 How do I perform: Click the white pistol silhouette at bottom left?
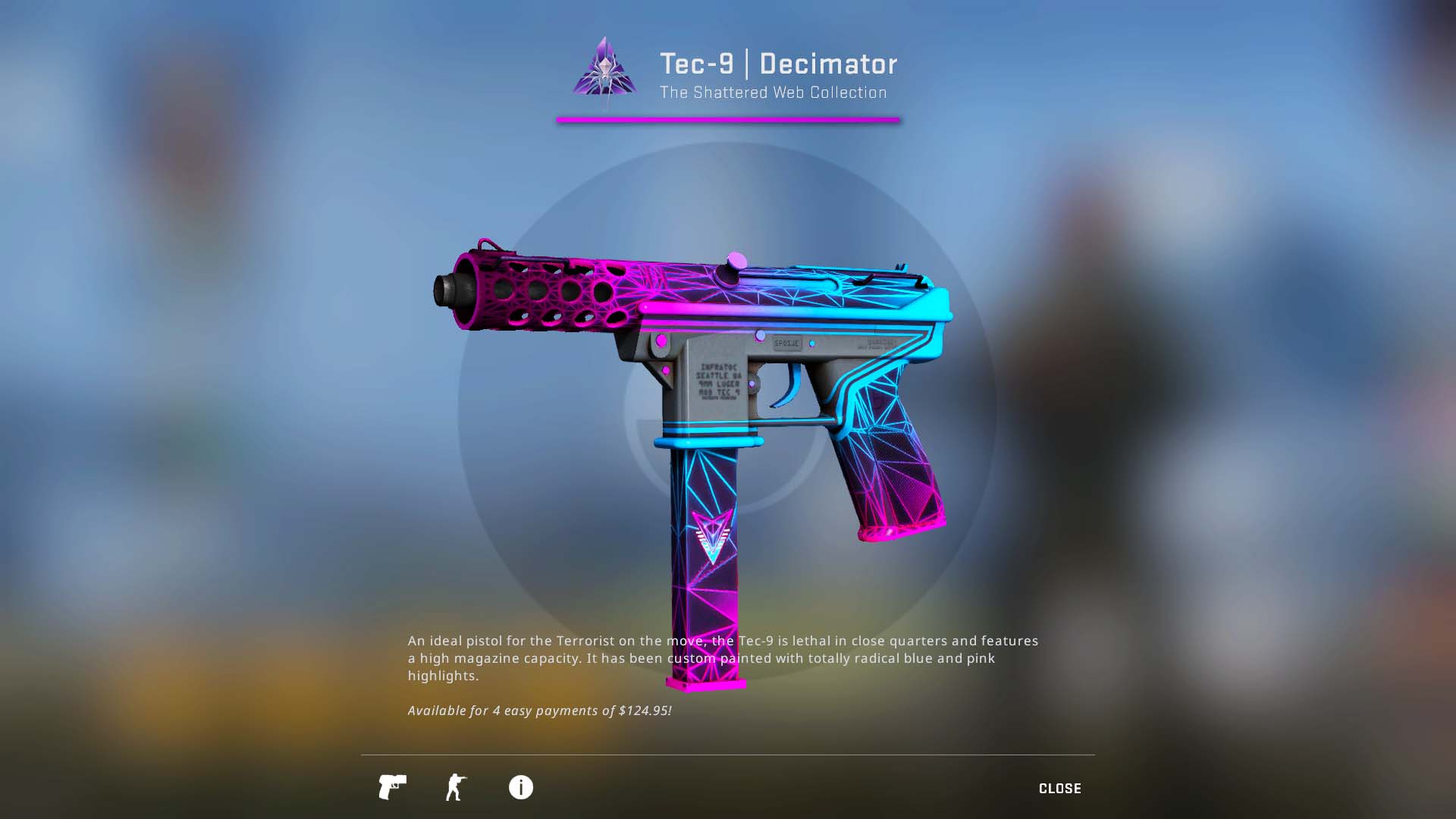391,788
